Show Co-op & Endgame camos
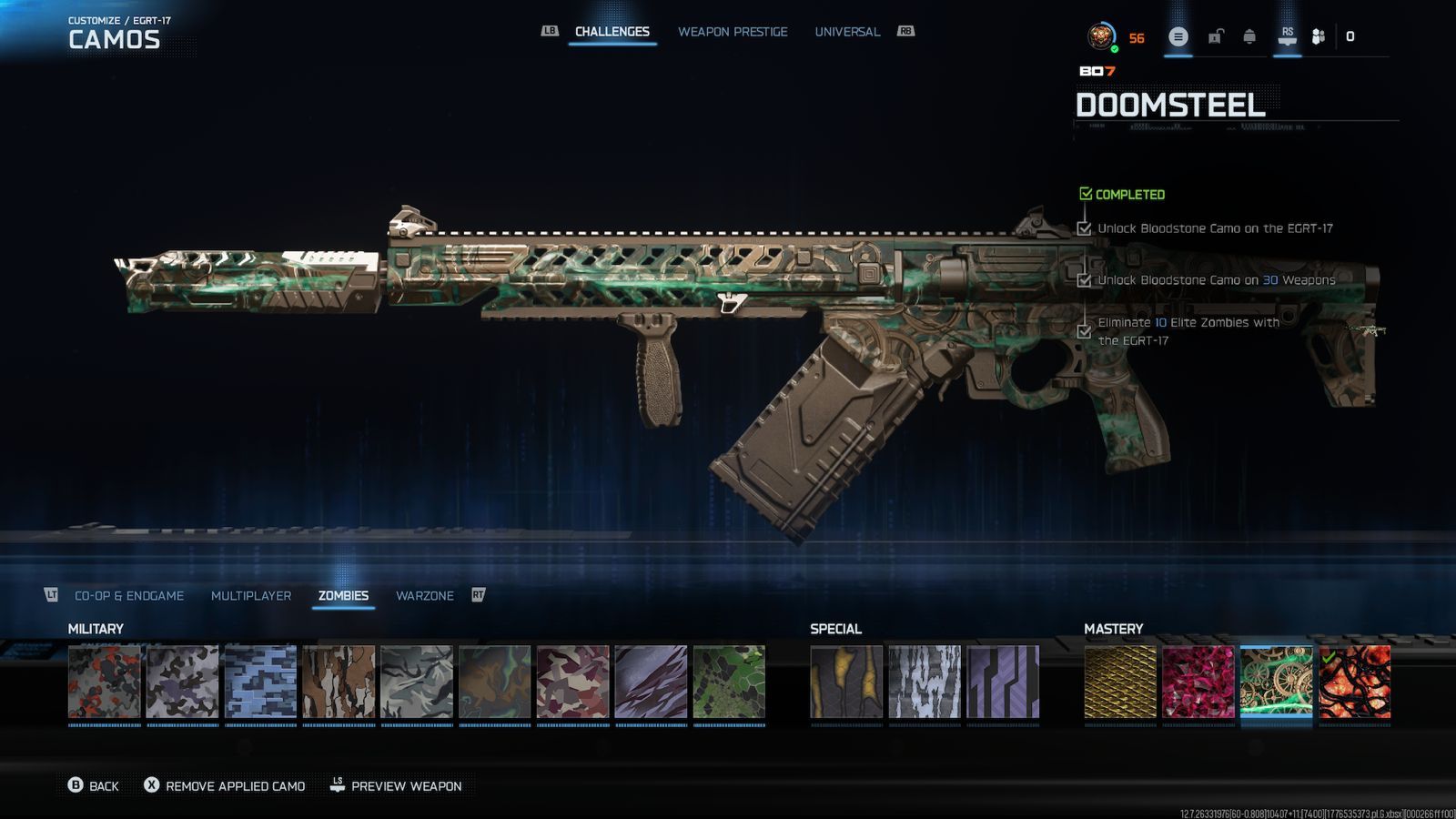This screenshot has width=1456, height=819. pyautogui.click(x=129, y=596)
